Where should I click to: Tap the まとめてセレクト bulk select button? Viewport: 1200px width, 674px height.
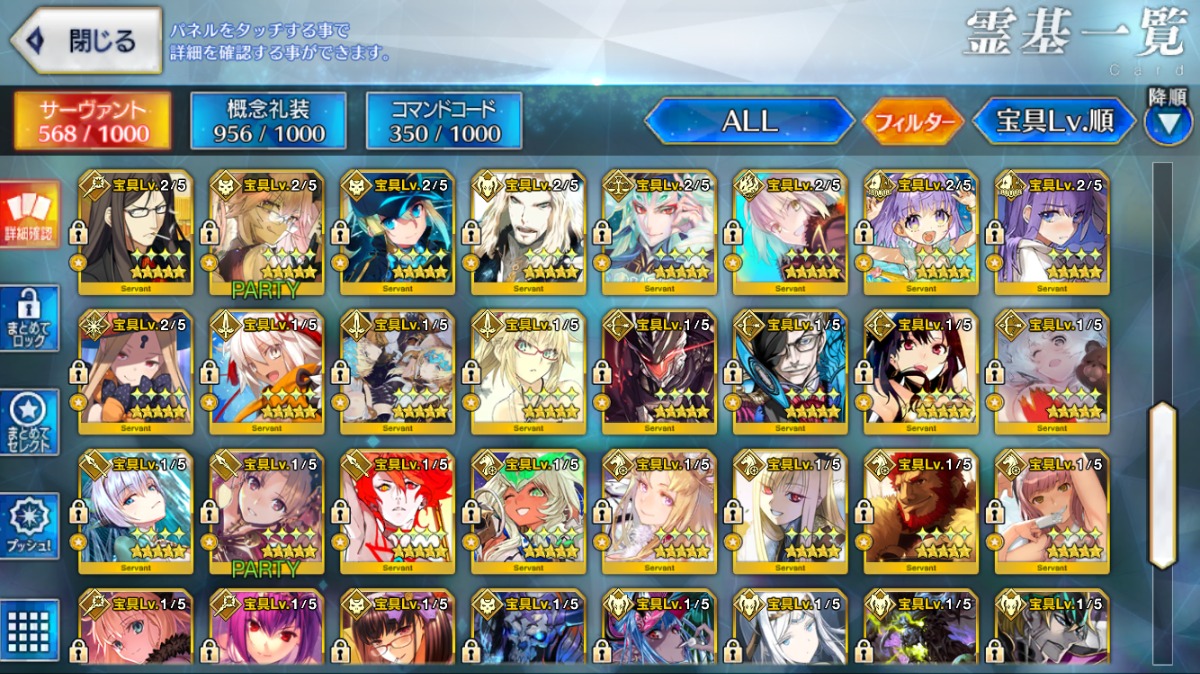point(29,422)
